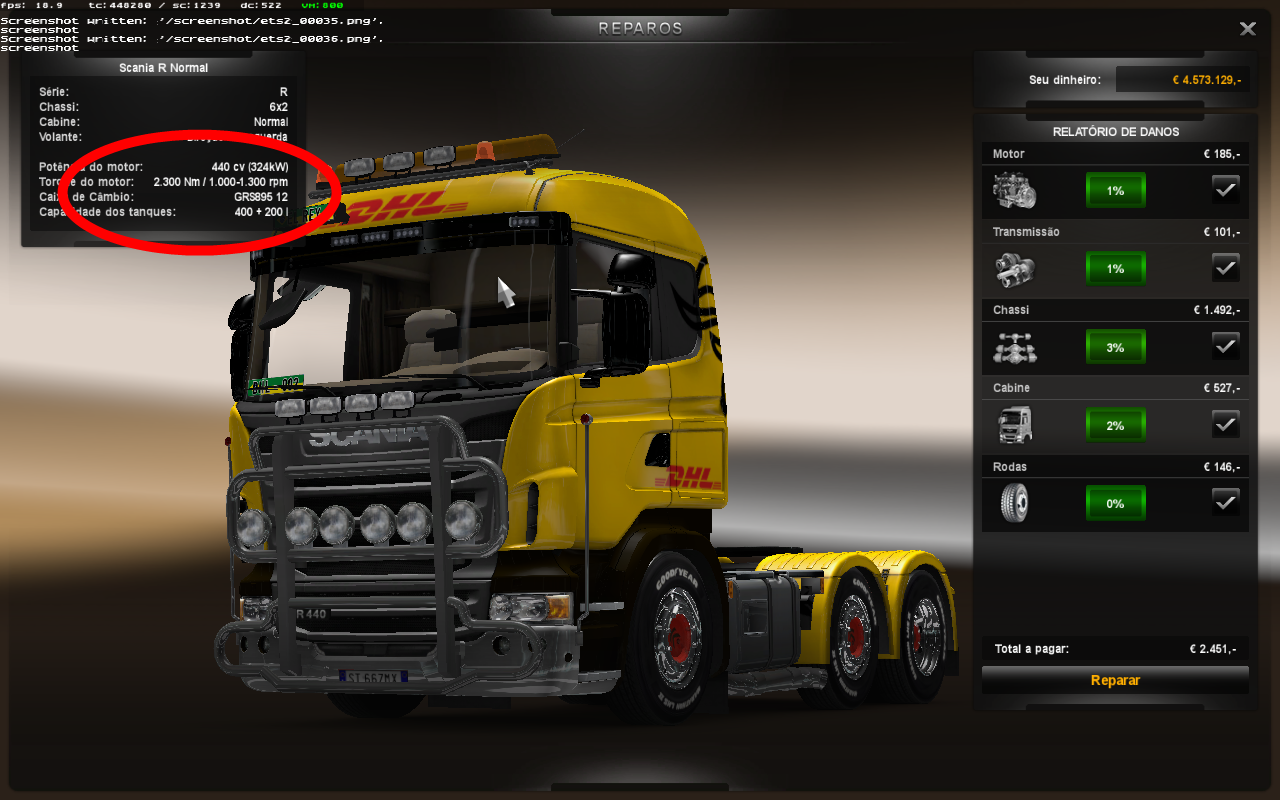Toggle the Chassi repair checkbox
The height and width of the screenshot is (800, 1280).
1226,345
